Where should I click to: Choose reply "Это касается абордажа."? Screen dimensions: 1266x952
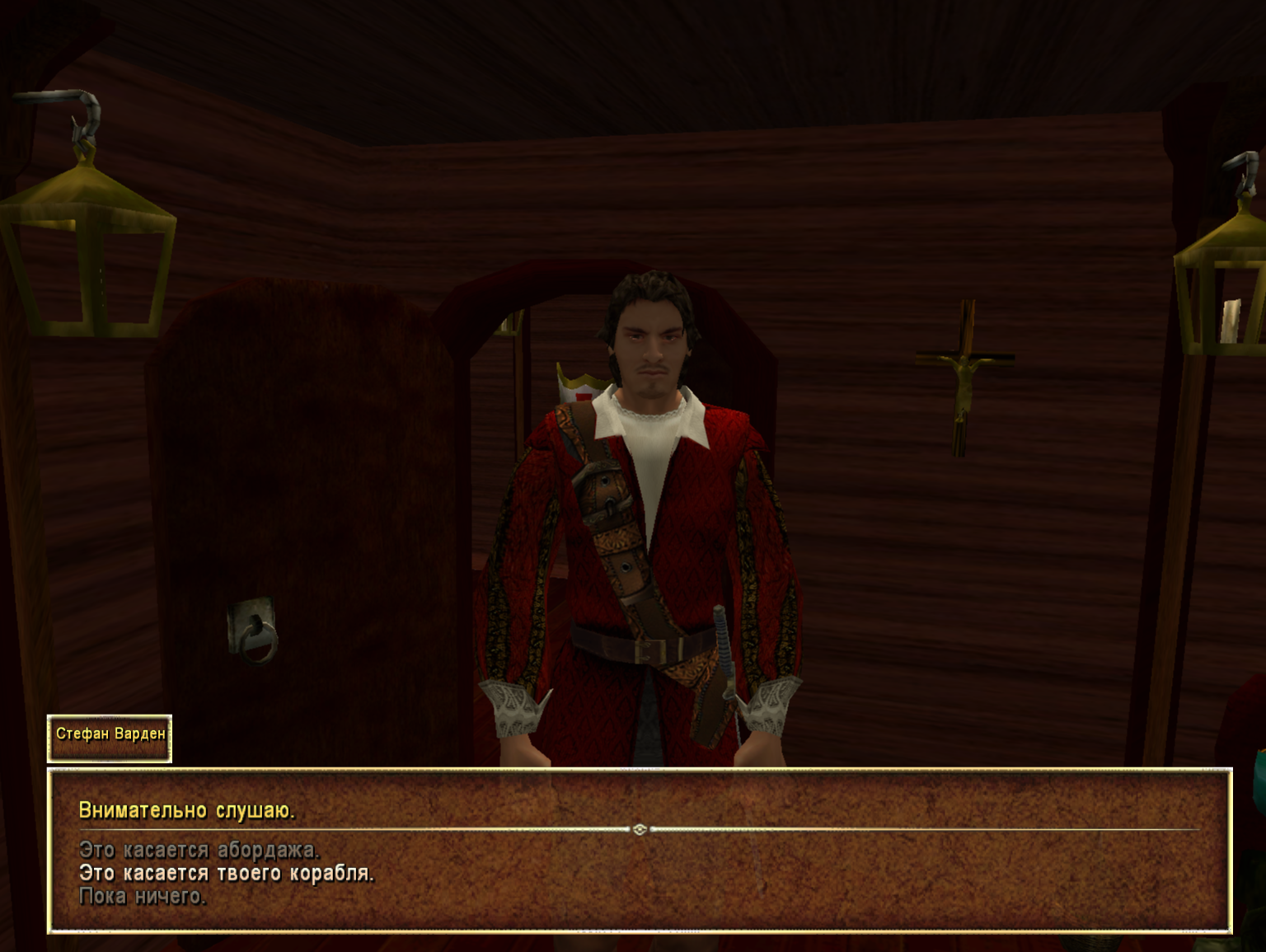click(x=199, y=850)
